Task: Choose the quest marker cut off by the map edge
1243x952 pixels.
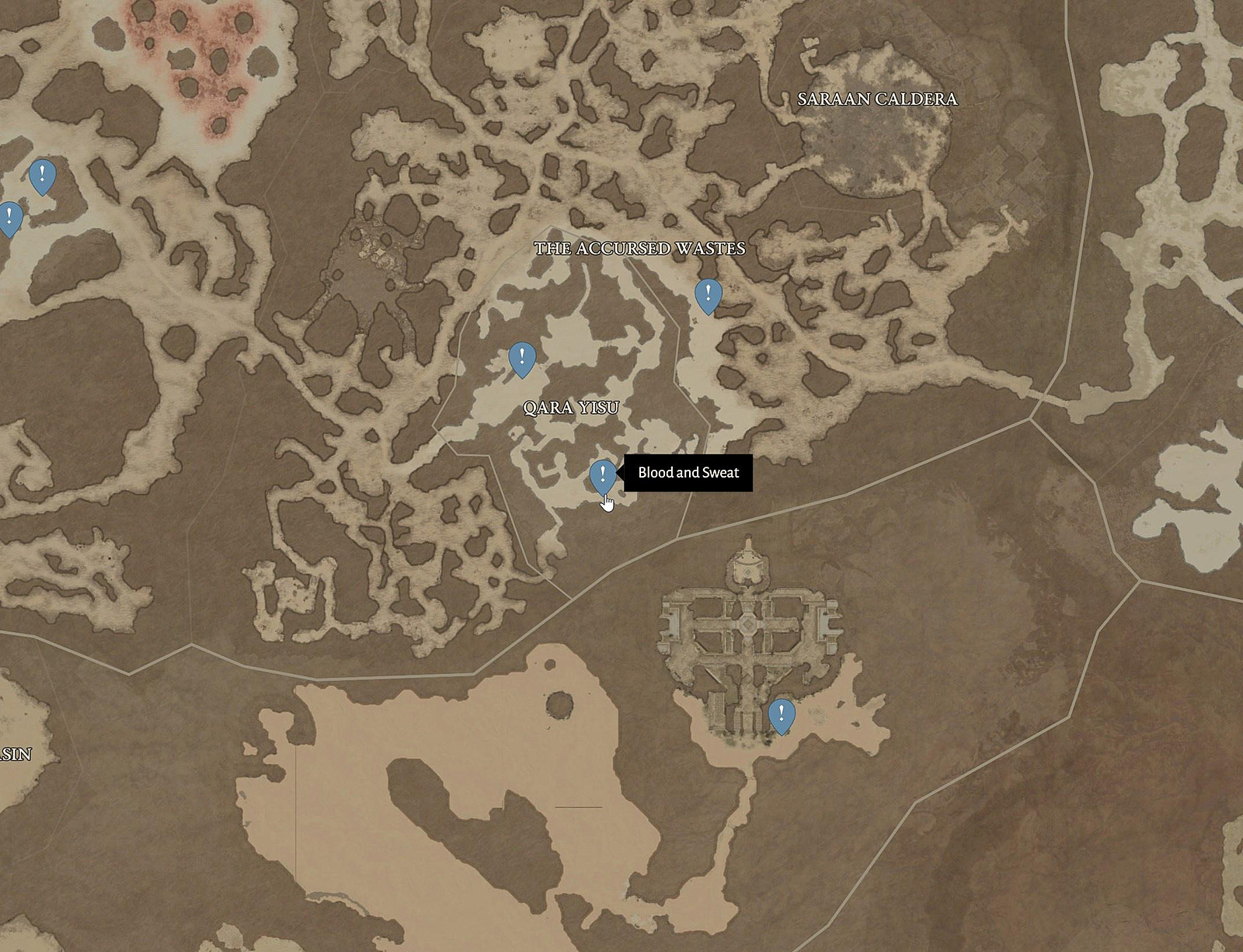Action: coord(9,217)
